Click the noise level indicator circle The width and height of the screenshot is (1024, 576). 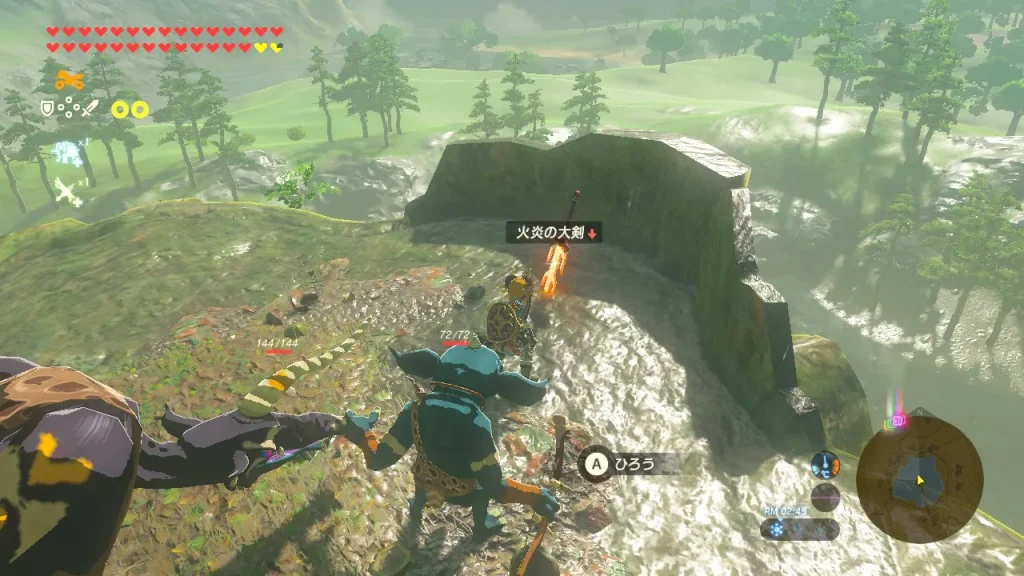coord(825,497)
